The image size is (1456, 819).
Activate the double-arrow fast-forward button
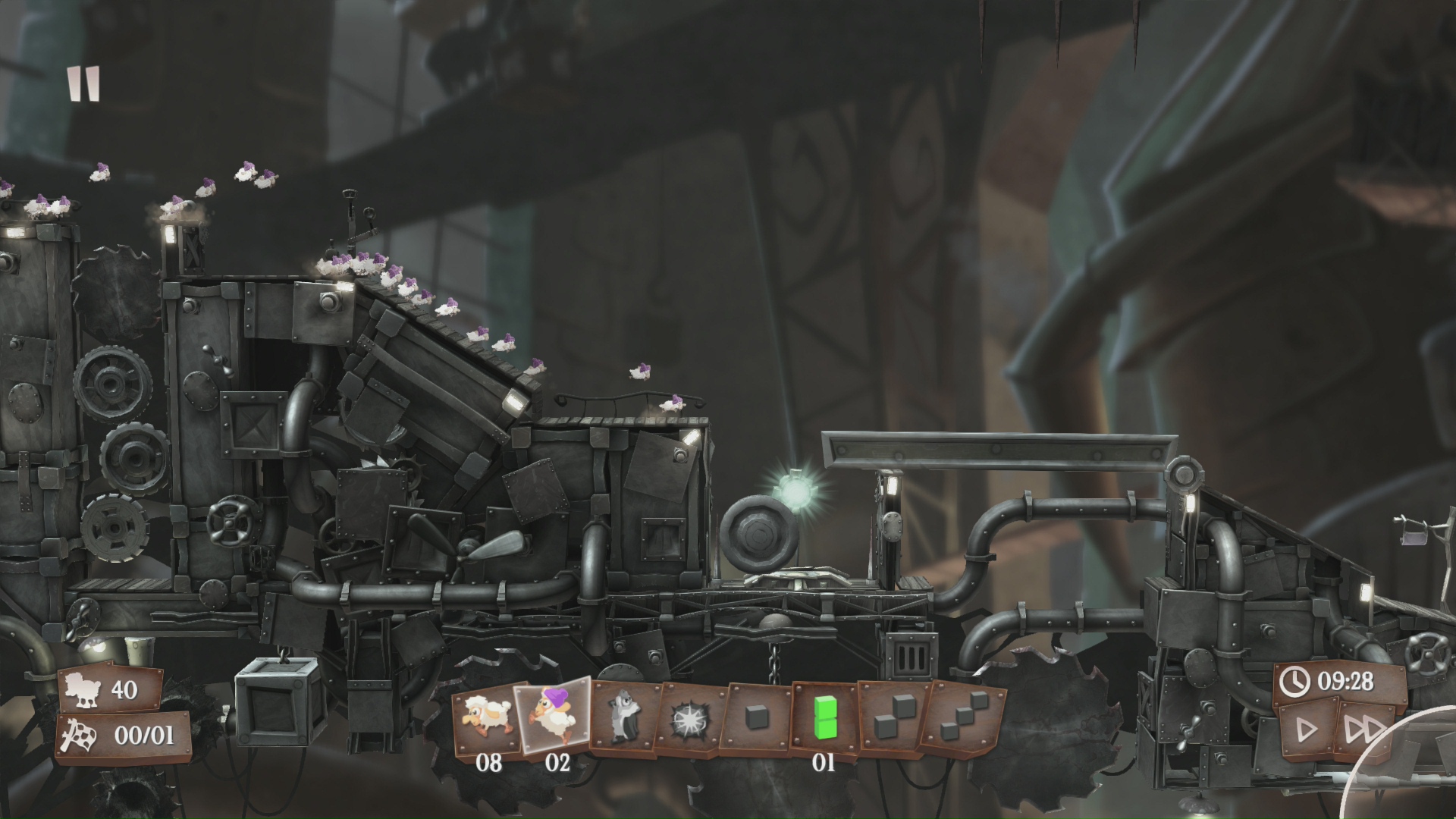pyautogui.click(x=1363, y=729)
